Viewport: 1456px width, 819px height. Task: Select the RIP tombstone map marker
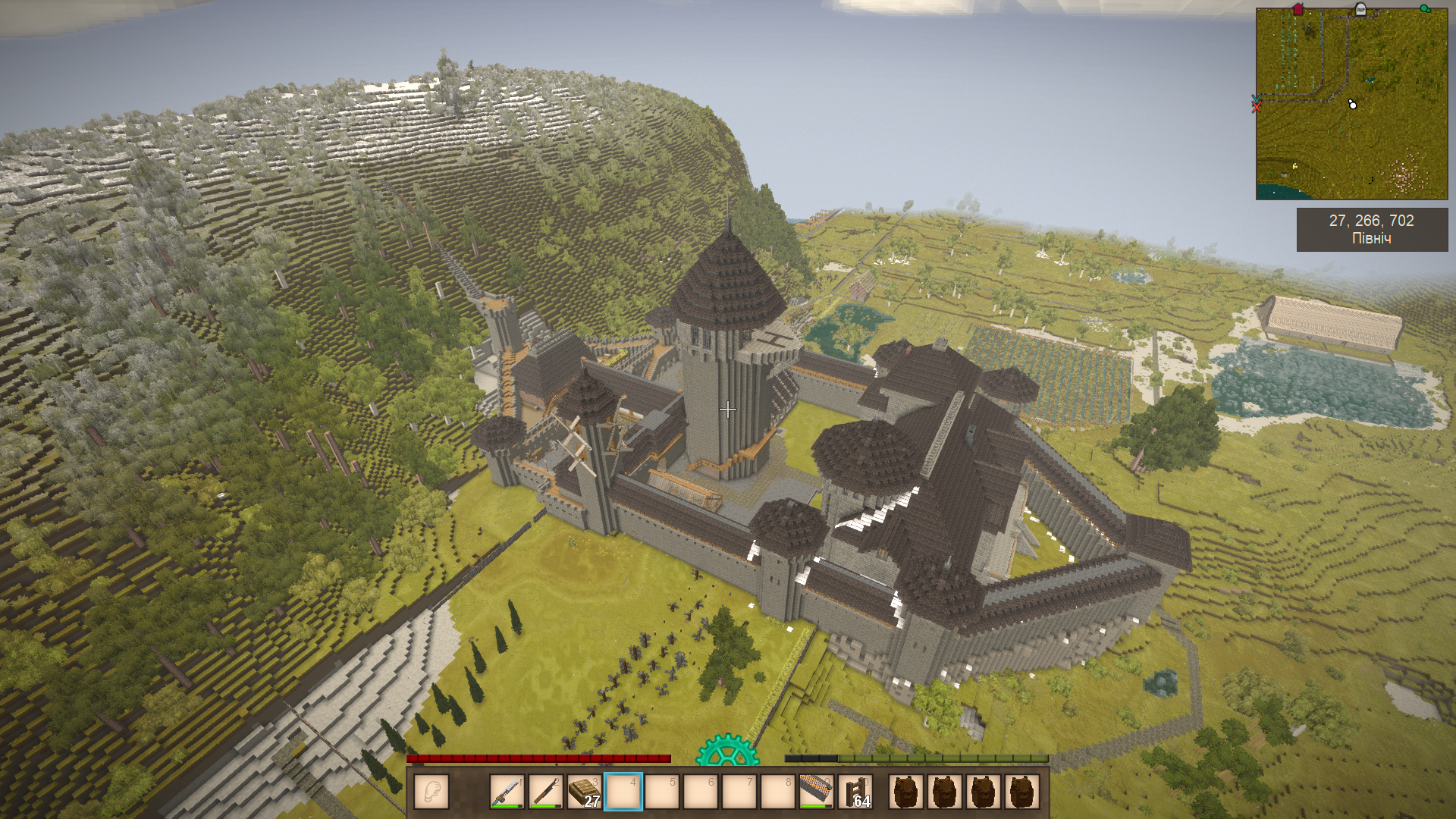point(1360,9)
